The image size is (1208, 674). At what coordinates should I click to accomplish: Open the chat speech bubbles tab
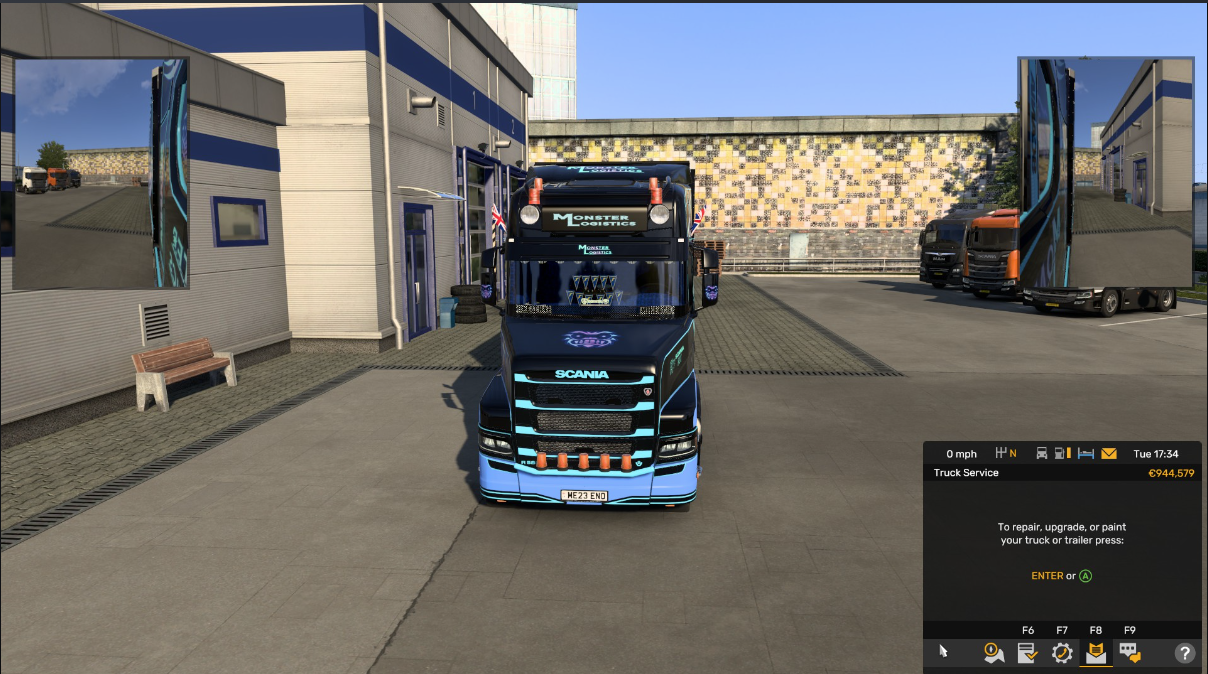click(x=1130, y=653)
